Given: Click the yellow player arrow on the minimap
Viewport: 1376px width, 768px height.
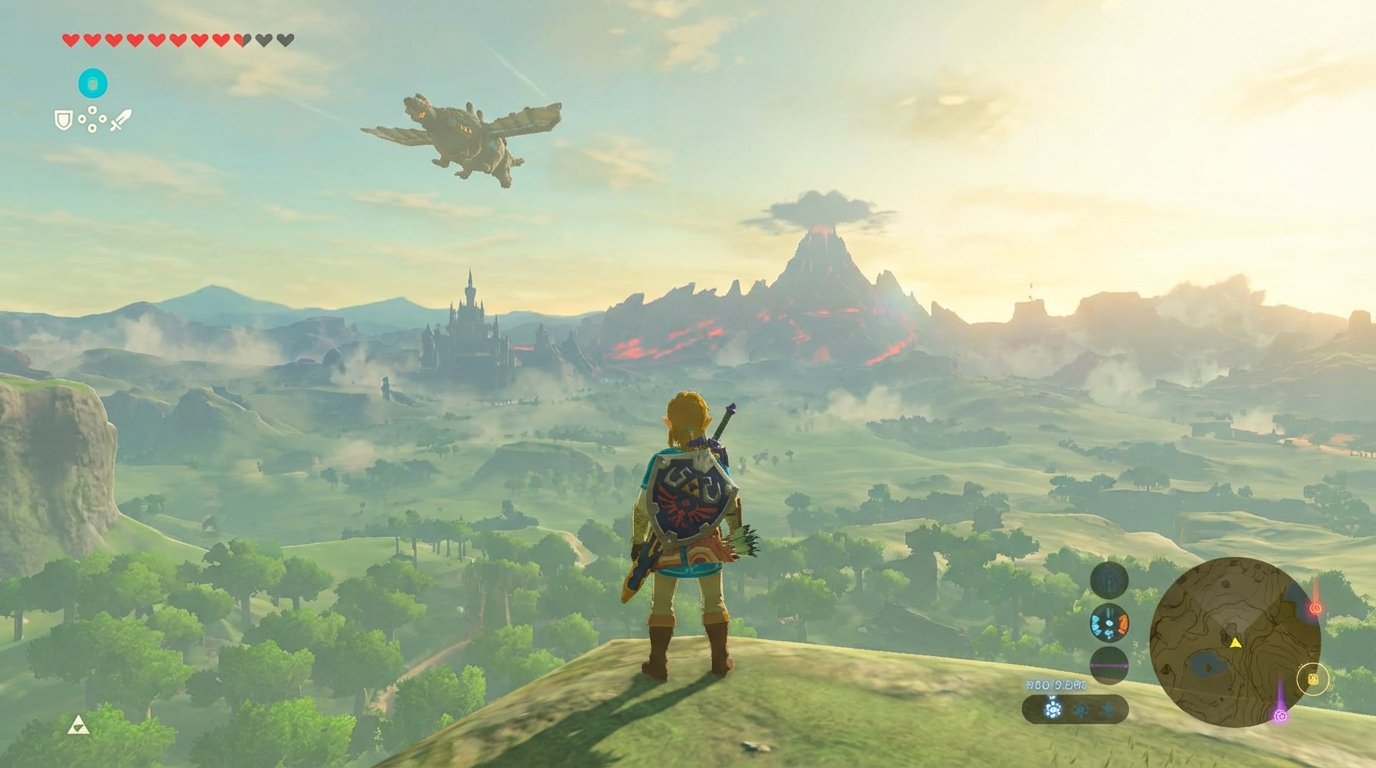Looking at the screenshot, I should pos(1236,643).
